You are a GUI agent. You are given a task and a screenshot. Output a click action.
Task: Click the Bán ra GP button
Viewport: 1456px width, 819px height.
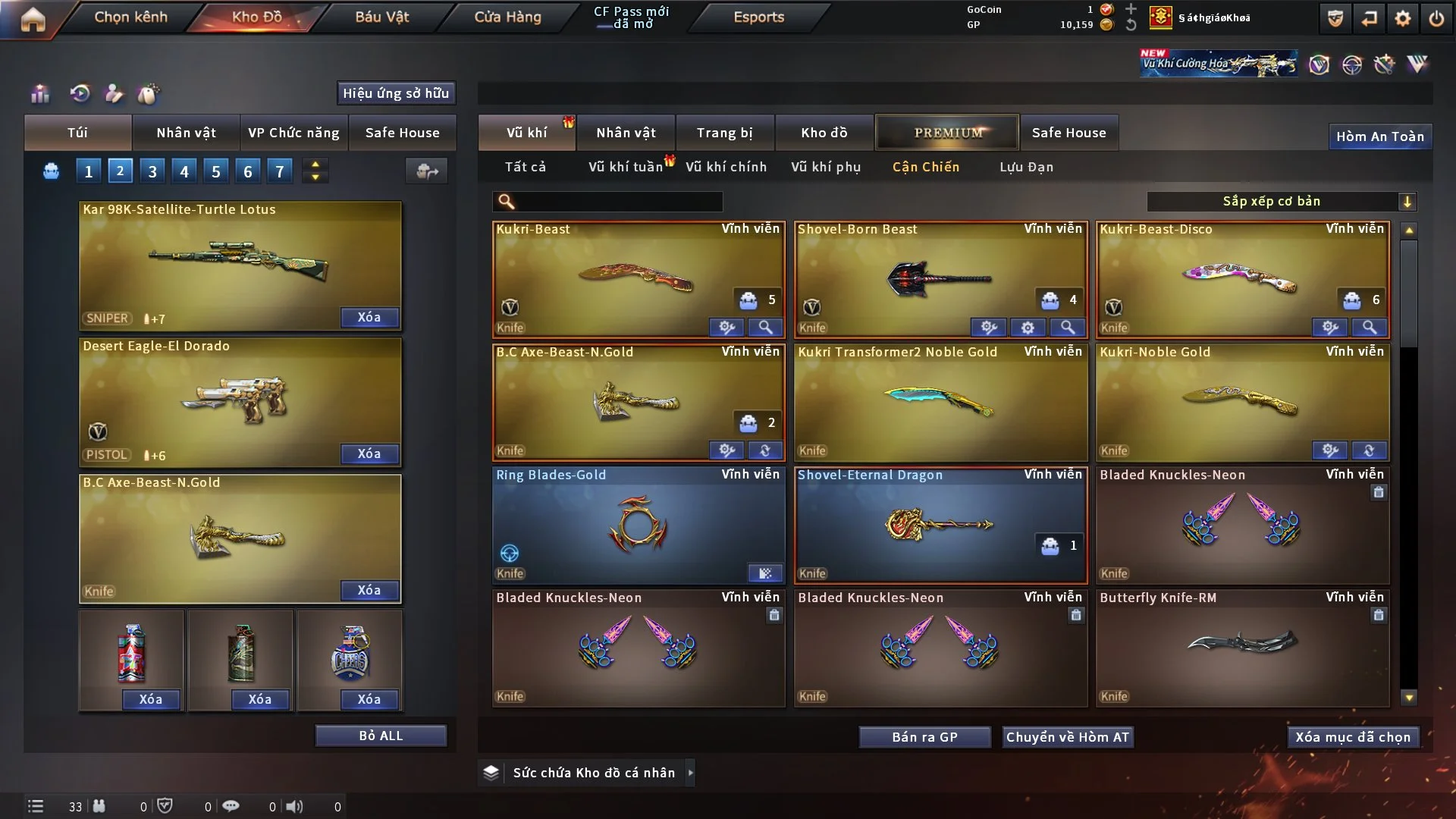[924, 736]
